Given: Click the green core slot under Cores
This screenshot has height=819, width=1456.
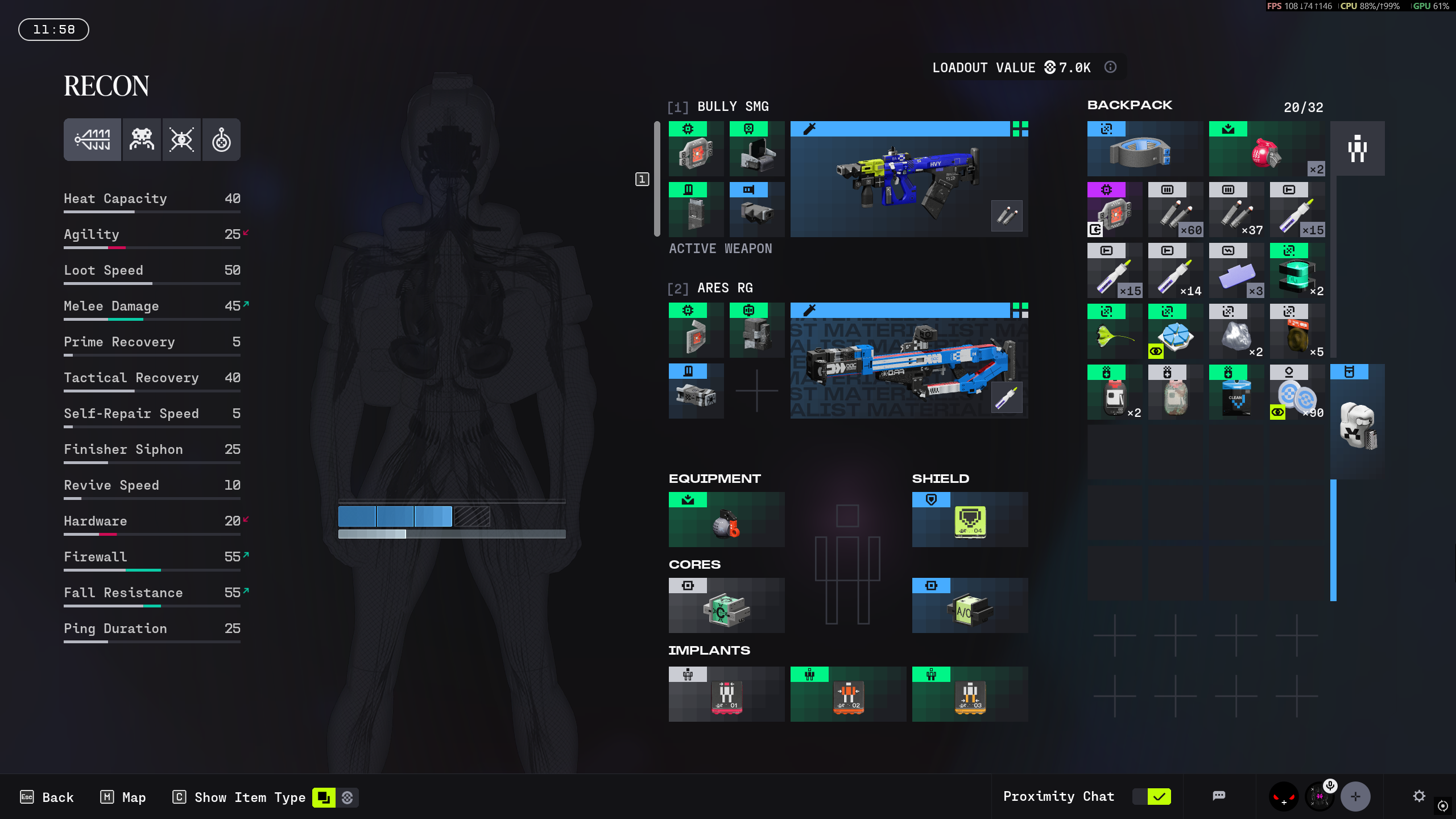Looking at the screenshot, I should [726, 606].
